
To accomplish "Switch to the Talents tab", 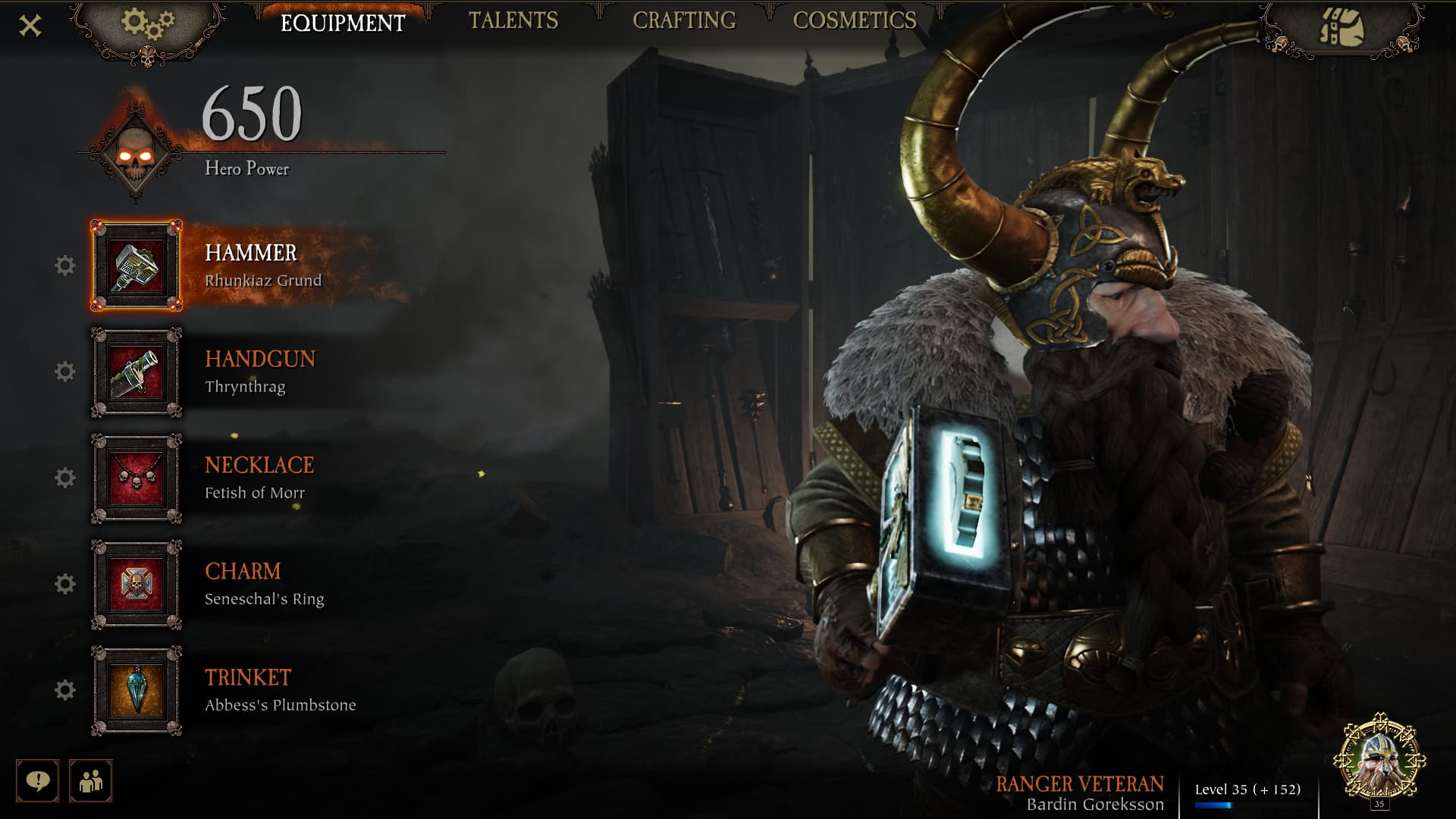I will click(x=513, y=21).
